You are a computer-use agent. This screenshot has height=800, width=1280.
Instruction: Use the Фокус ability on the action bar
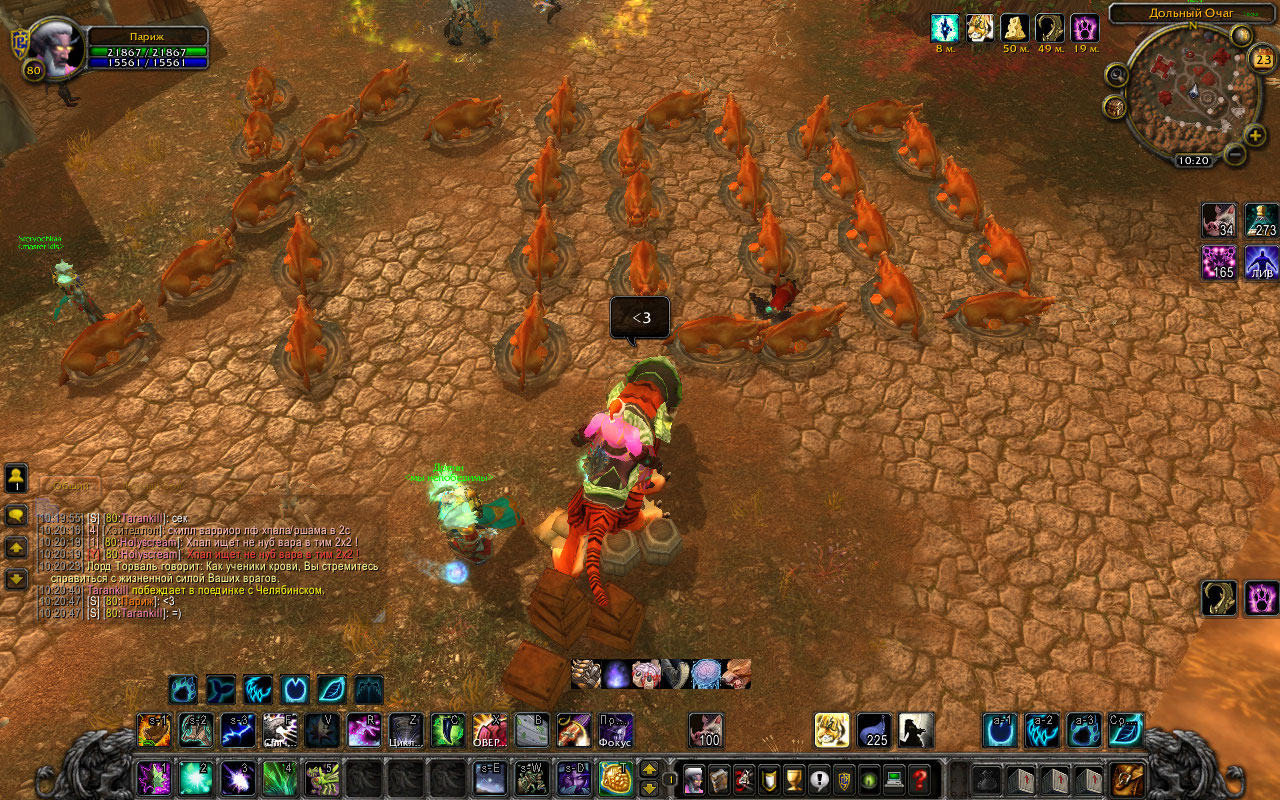click(615, 731)
